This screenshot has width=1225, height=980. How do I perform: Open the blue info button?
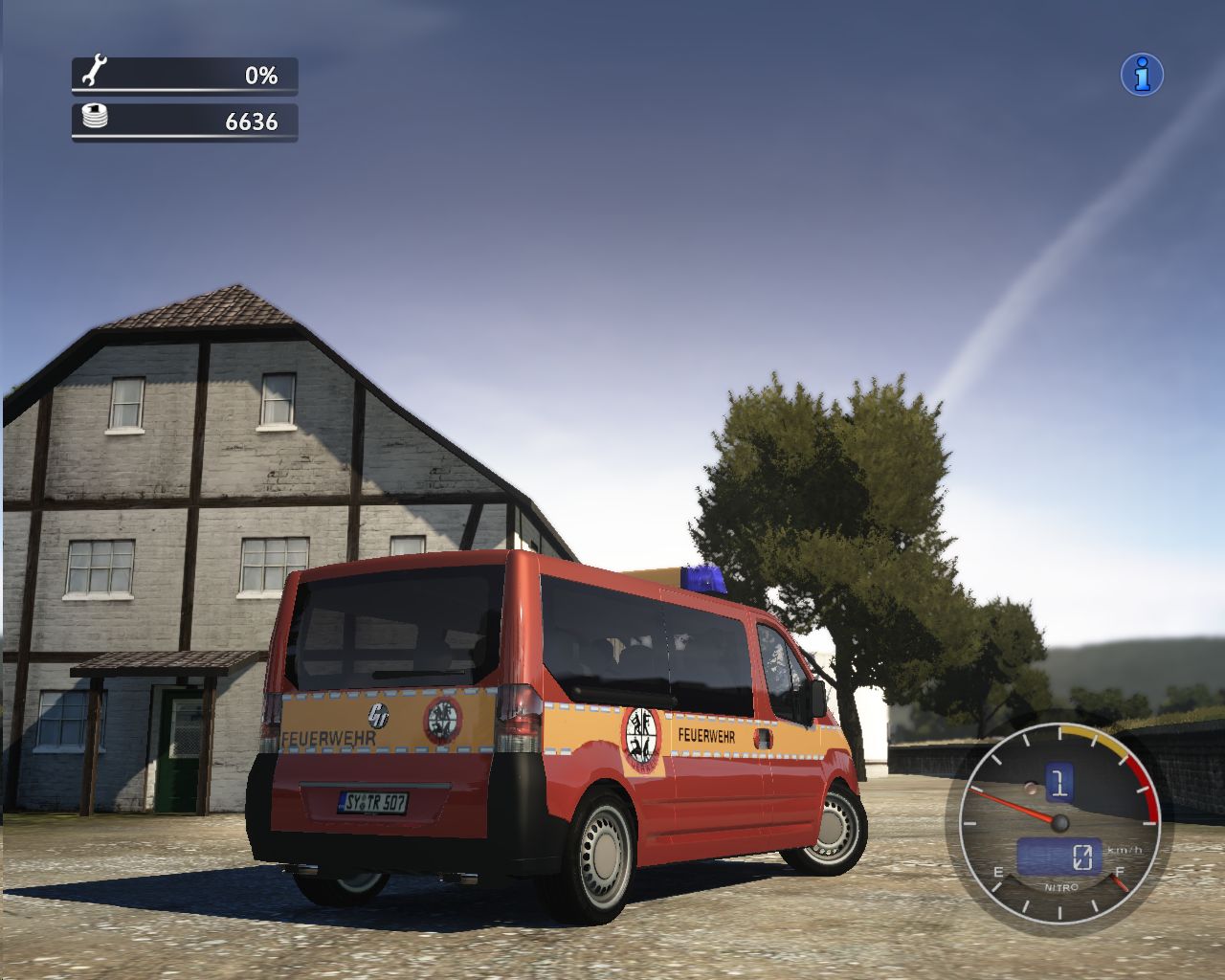click(x=1142, y=75)
